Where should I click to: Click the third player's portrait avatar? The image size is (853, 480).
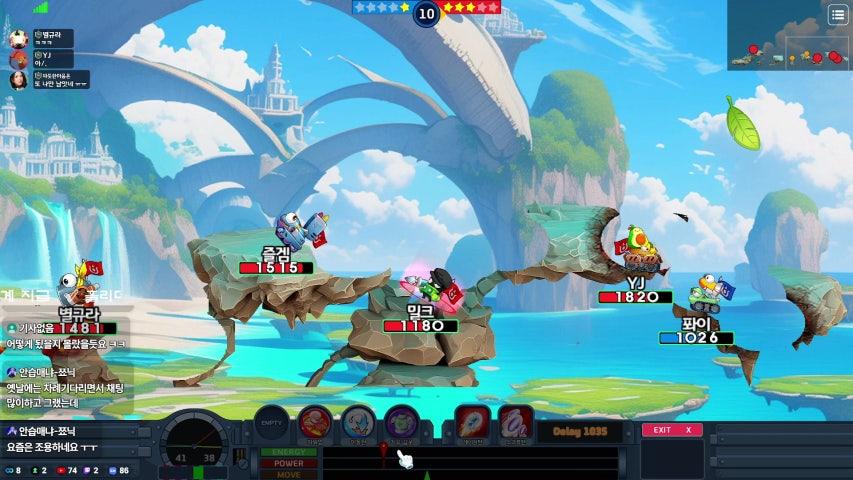tap(18, 81)
